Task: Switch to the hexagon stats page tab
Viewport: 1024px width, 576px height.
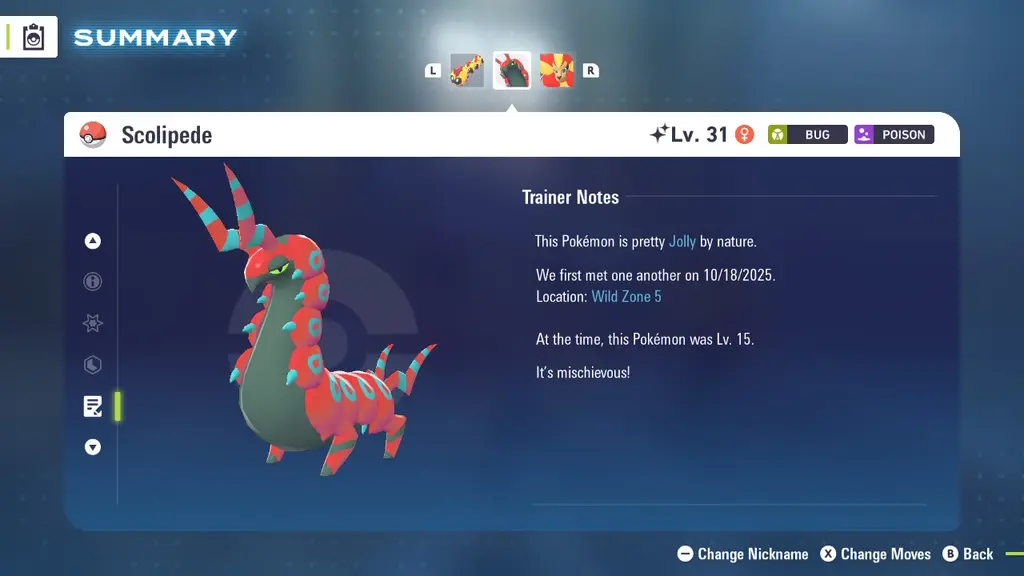Action: tap(93, 365)
